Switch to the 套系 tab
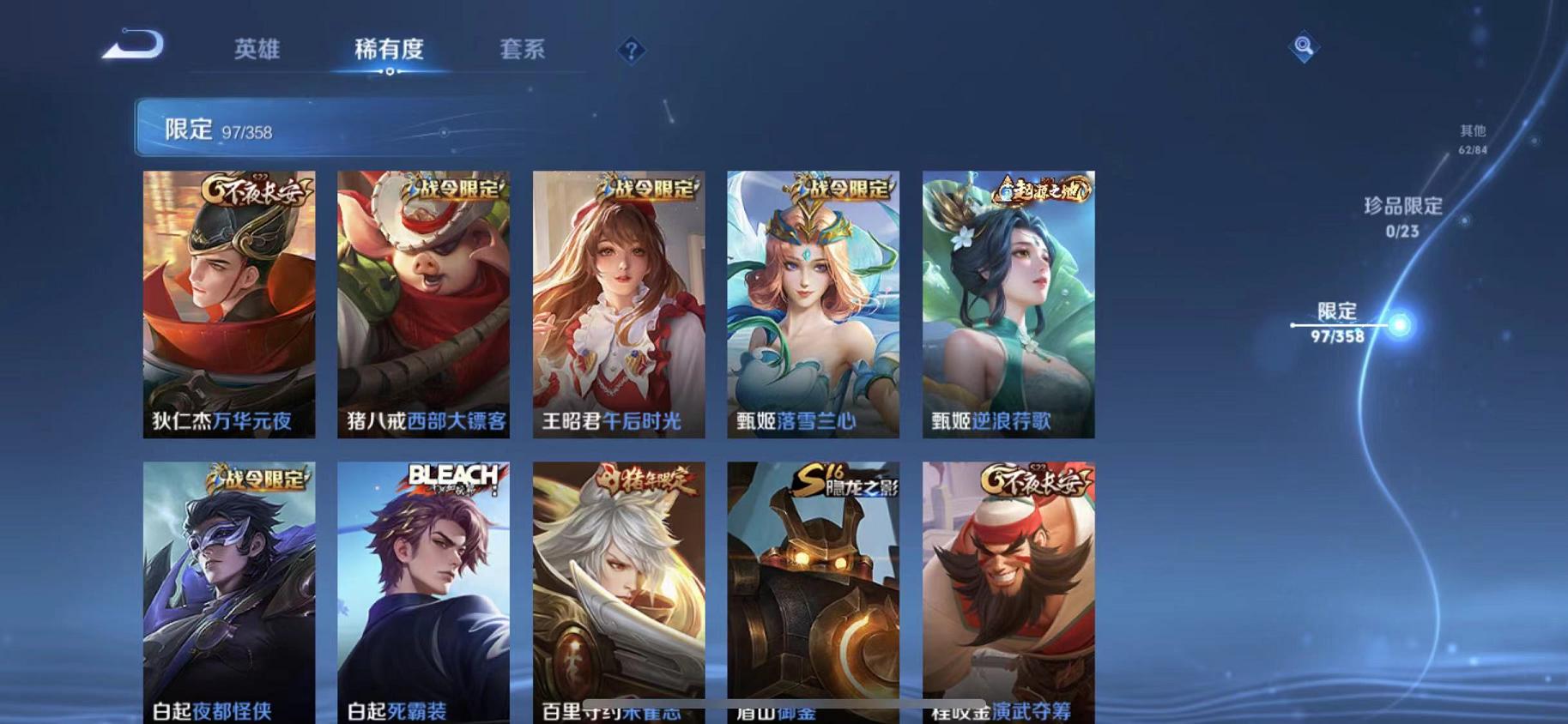Image resolution: width=1568 pixels, height=724 pixels. [522, 50]
